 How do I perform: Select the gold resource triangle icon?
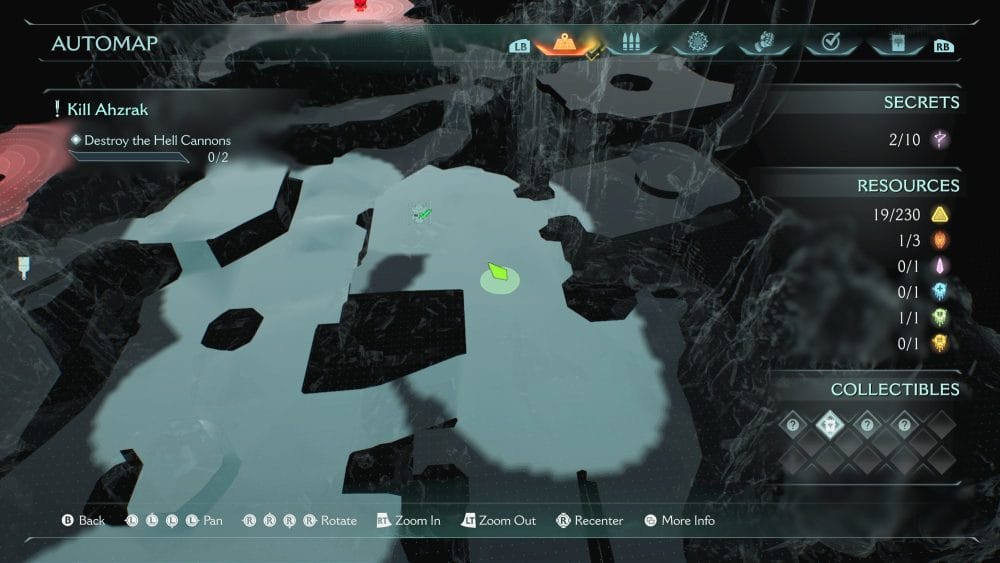(940, 214)
